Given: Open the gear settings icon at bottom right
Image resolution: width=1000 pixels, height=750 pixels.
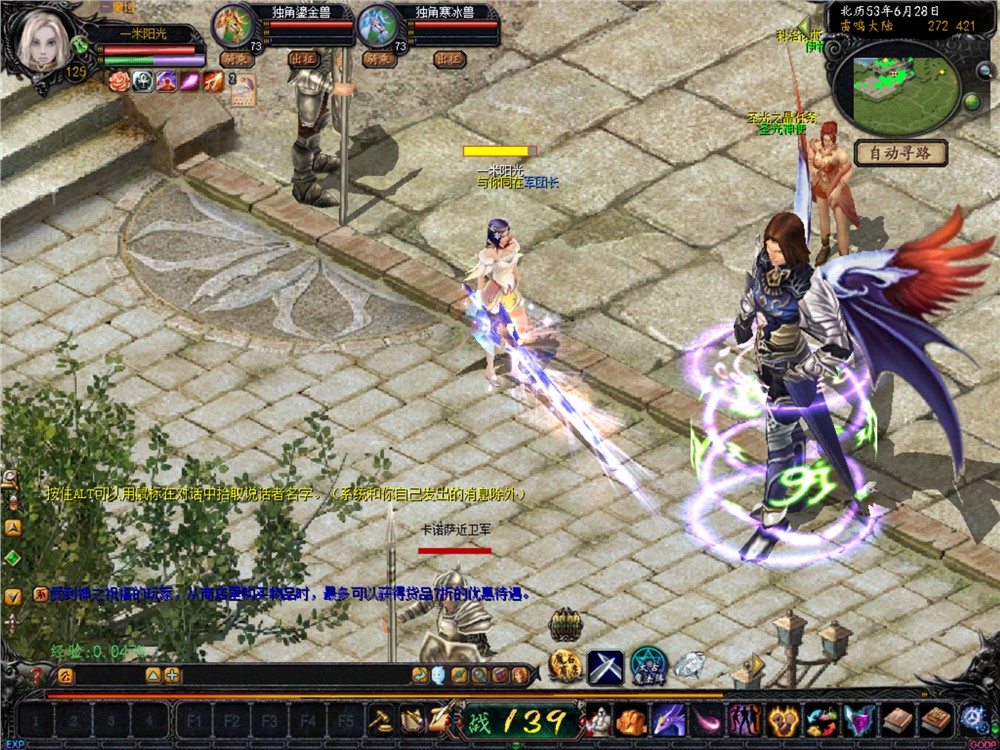Looking at the screenshot, I should click(973, 718).
